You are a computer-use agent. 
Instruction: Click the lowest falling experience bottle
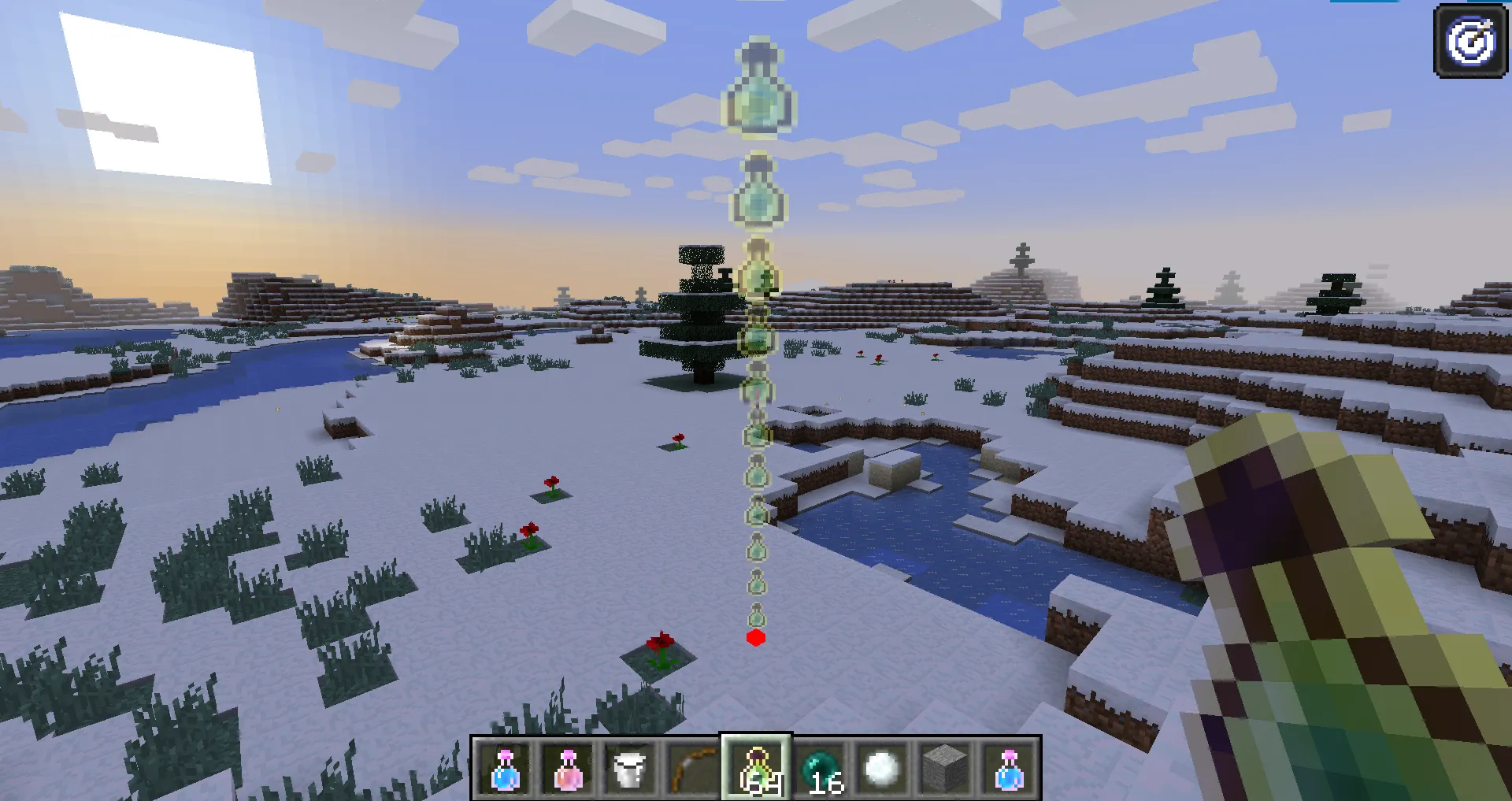[757, 611]
